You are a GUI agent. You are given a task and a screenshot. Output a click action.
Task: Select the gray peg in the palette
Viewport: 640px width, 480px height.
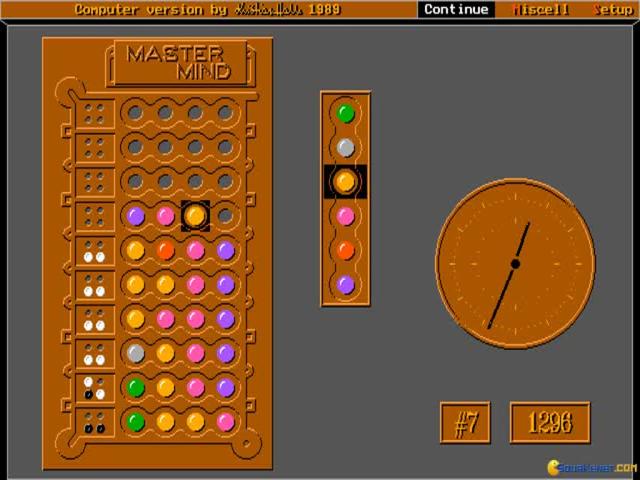[x=346, y=148]
